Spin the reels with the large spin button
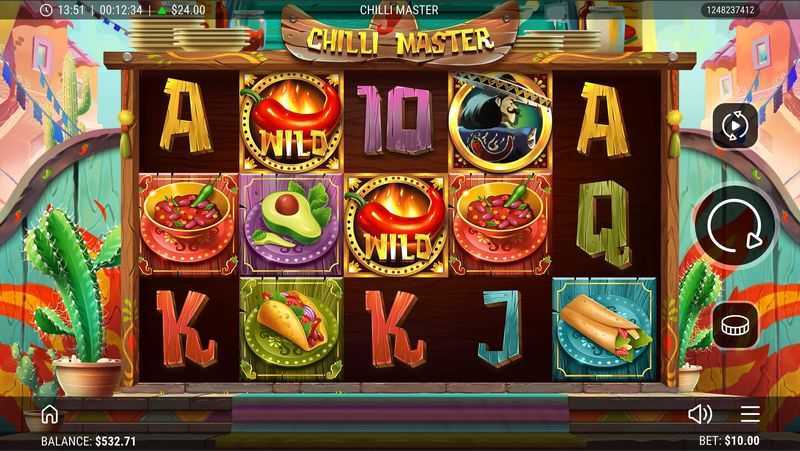800x451 pixels. pyautogui.click(x=735, y=229)
